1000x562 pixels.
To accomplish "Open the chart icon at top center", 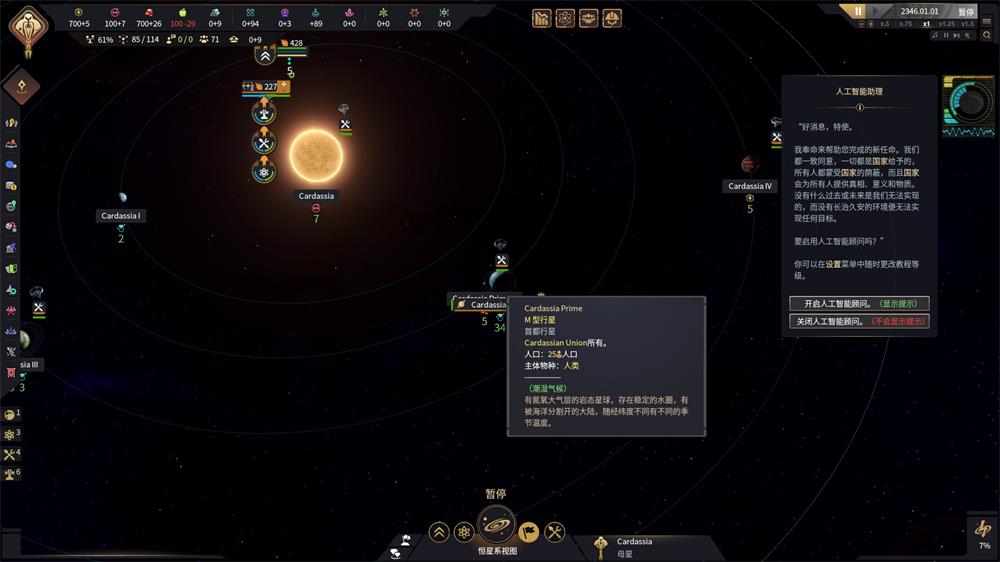I will pyautogui.click(x=541, y=17).
